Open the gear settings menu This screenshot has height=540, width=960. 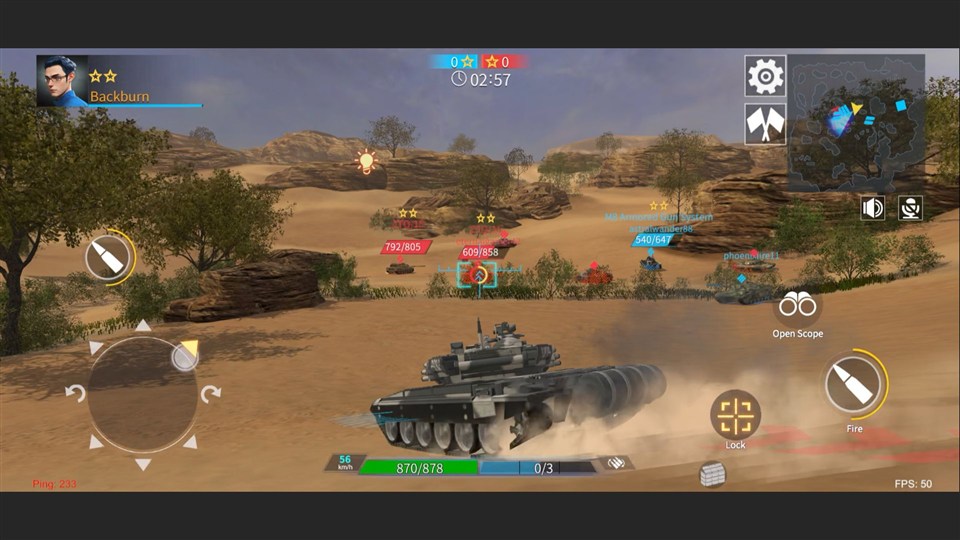[x=765, y=75]
